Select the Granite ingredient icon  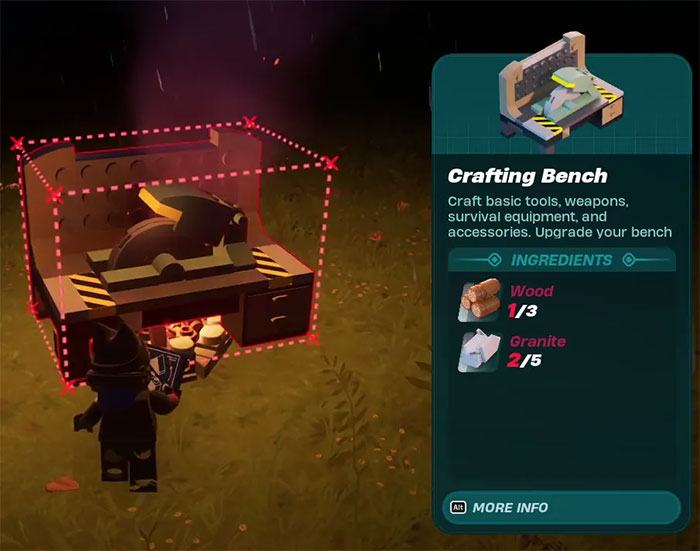(479, 351)
